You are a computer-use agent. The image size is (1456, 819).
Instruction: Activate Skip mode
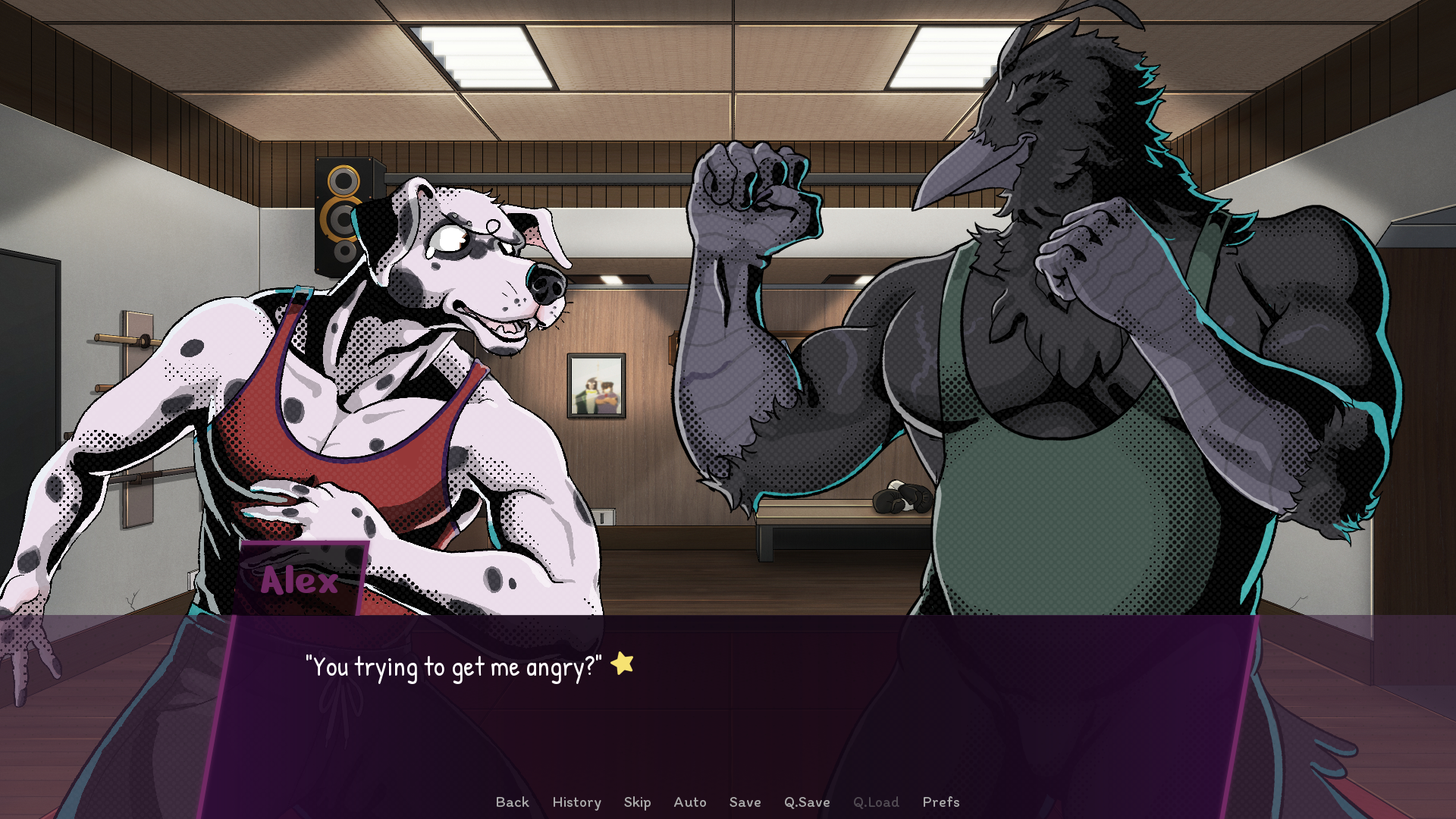point(637,802)
